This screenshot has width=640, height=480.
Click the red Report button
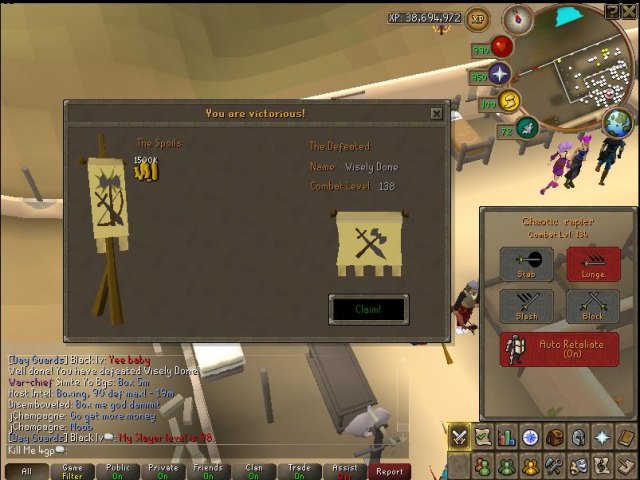pyautogui.click(x=389, y=471)
